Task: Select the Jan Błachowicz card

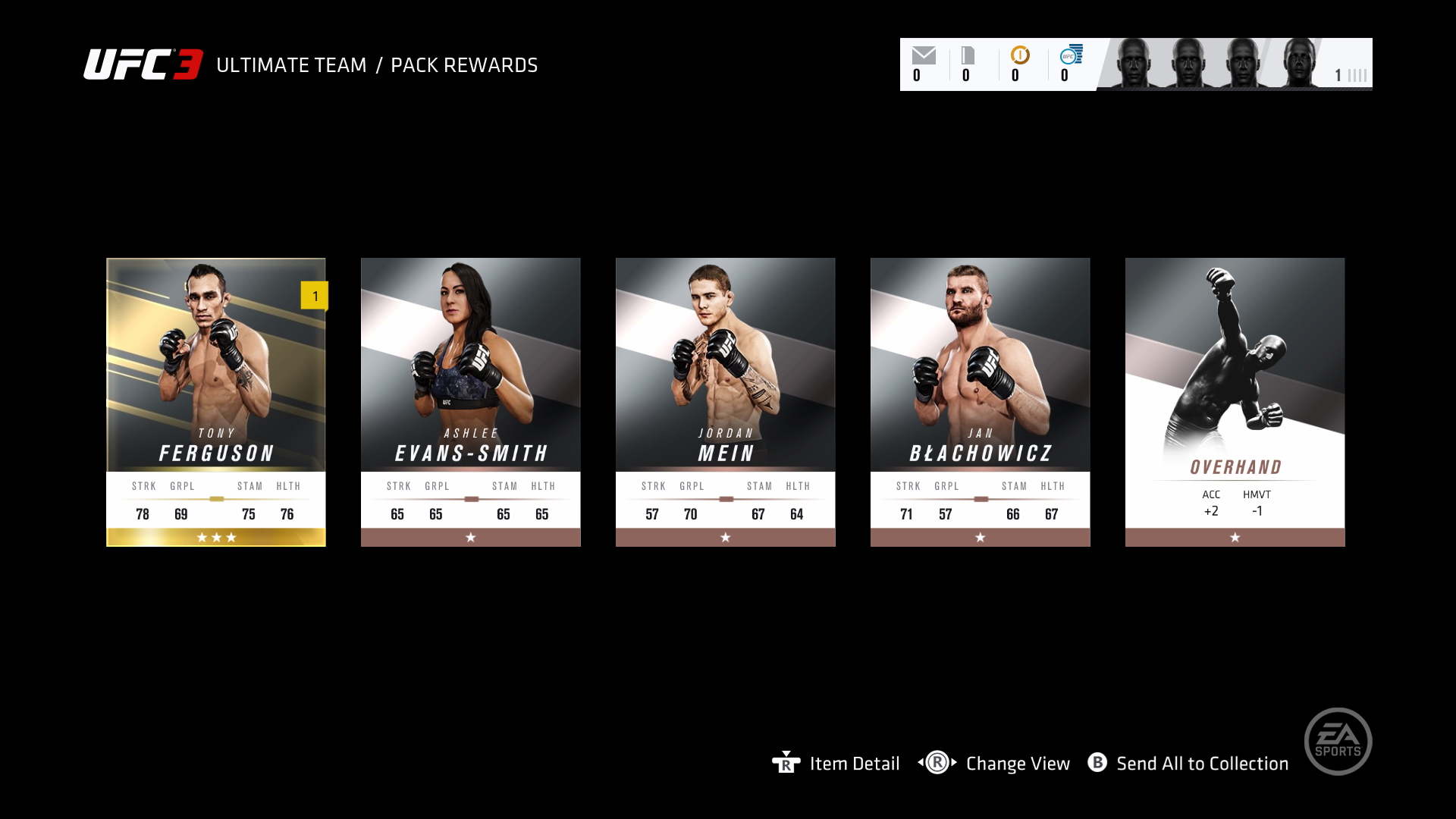Action: coord(980,402)
